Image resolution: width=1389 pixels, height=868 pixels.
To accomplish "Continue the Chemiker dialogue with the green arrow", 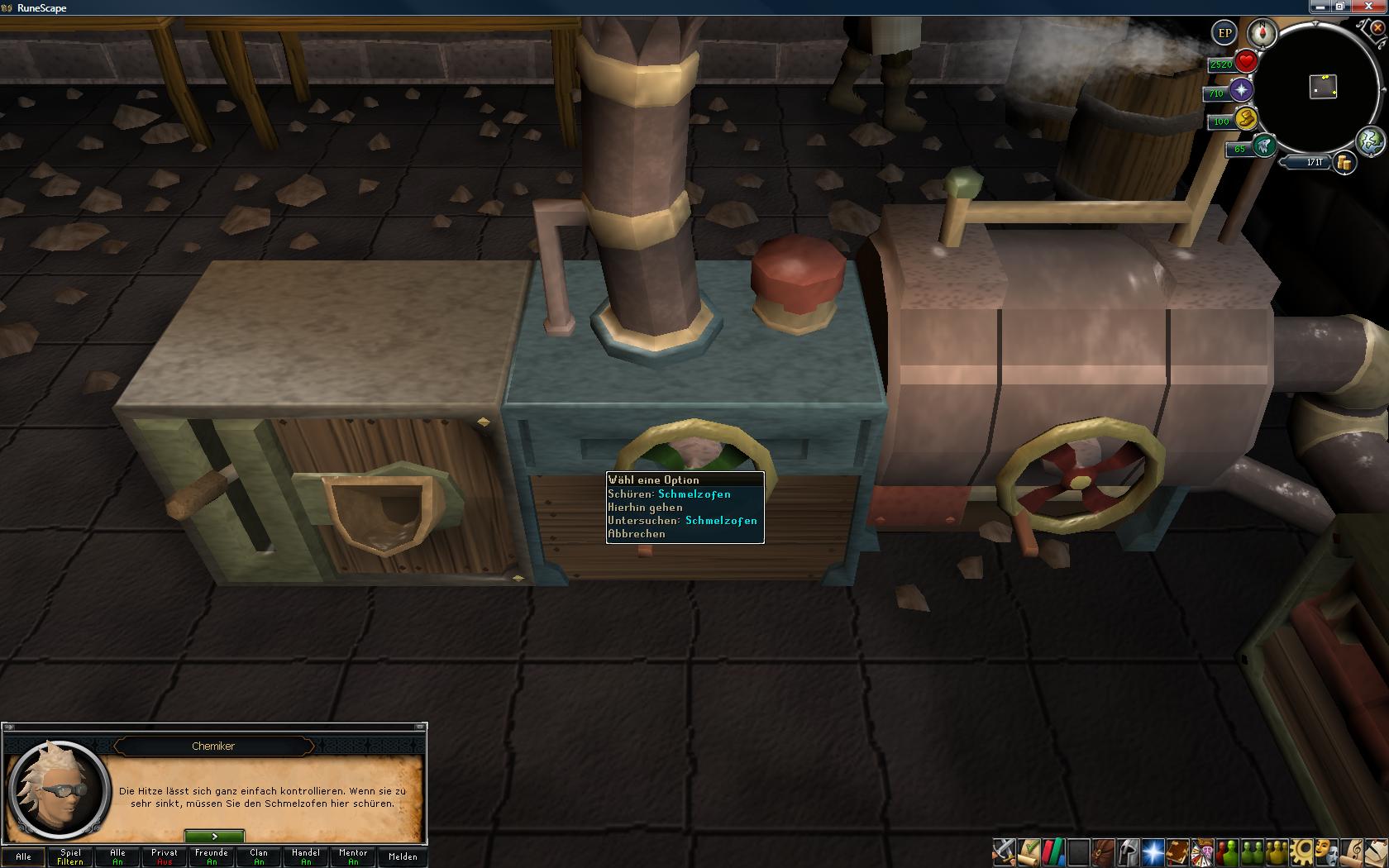I will [214, 837].
